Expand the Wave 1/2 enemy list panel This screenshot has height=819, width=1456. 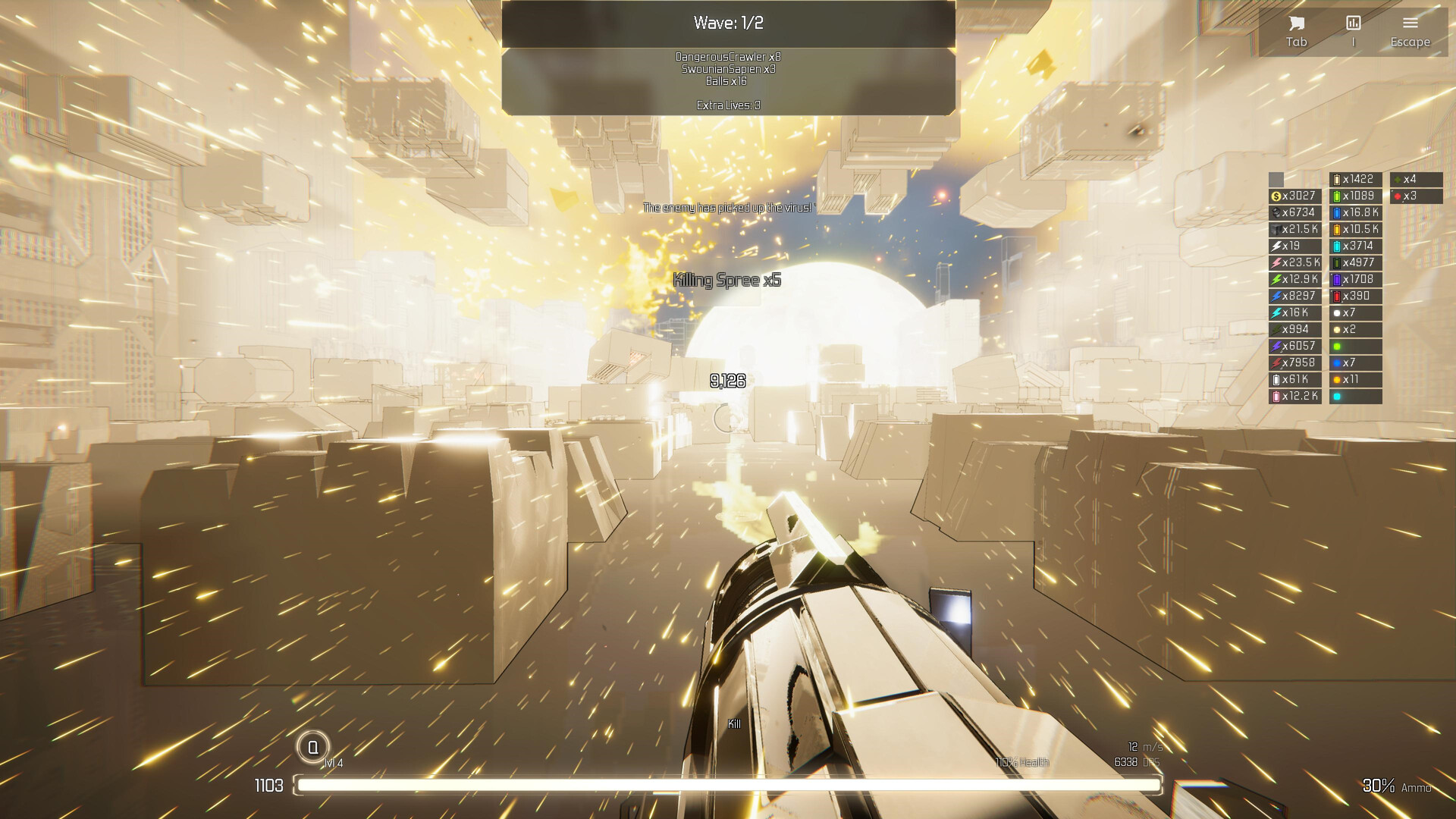tap(726, 23)
